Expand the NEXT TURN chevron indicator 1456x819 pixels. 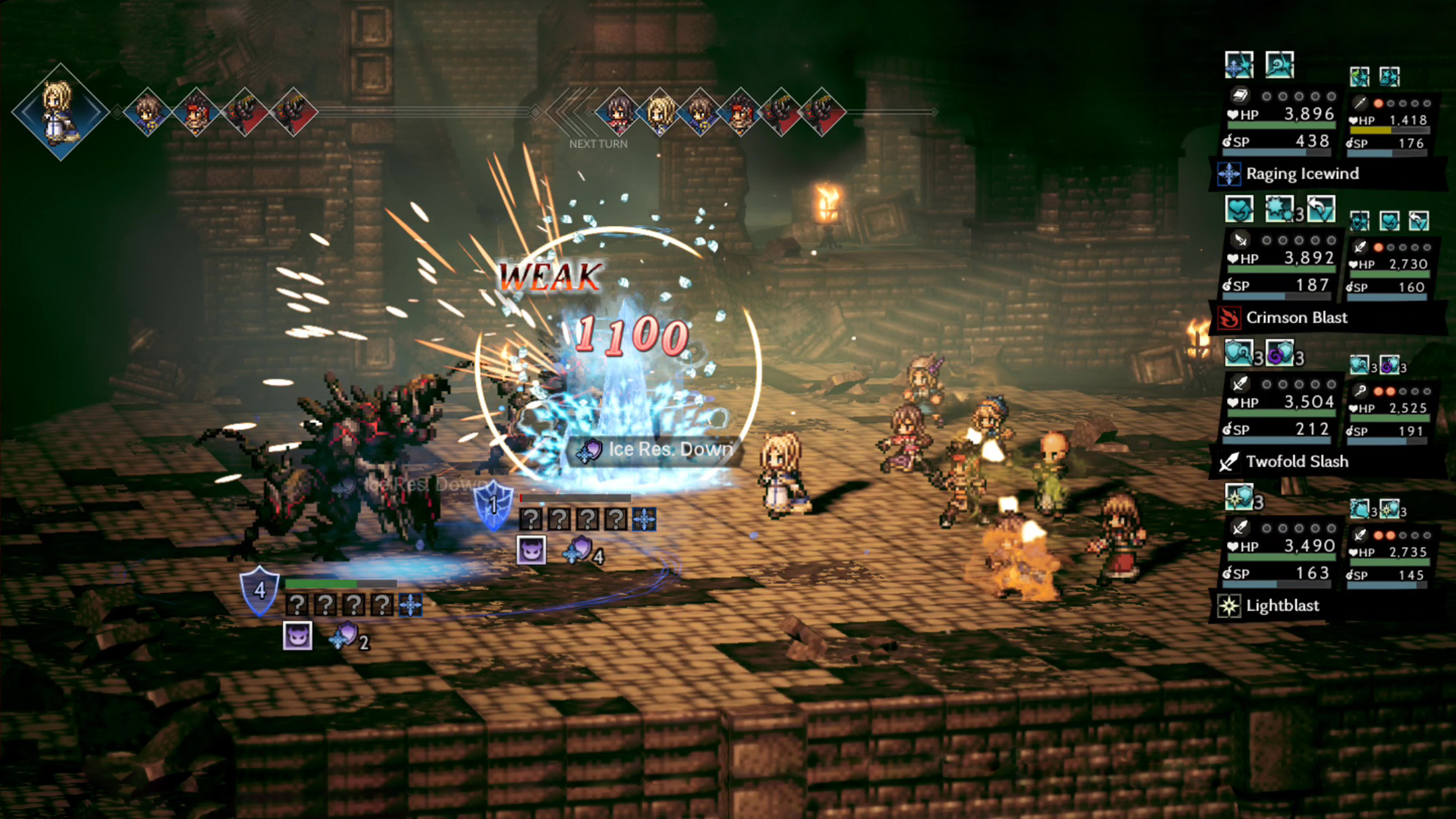point(567,114)
